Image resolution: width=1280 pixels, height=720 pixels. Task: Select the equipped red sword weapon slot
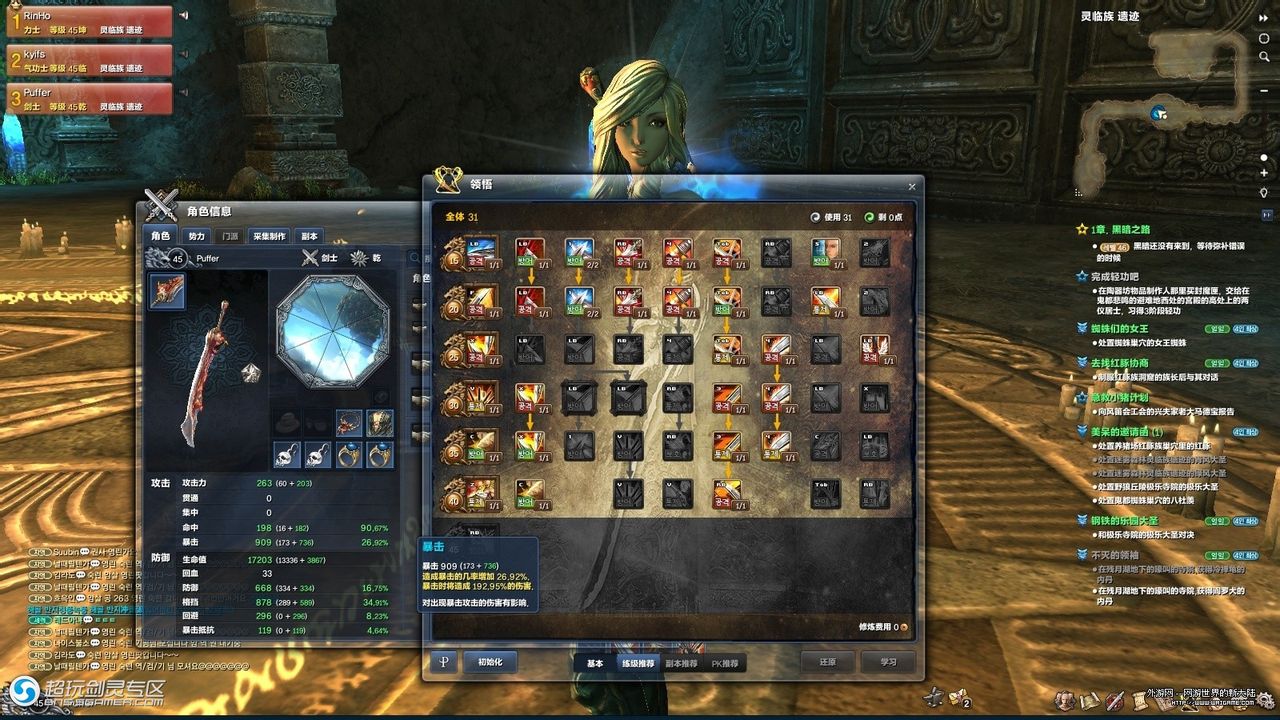pos(167,291)
